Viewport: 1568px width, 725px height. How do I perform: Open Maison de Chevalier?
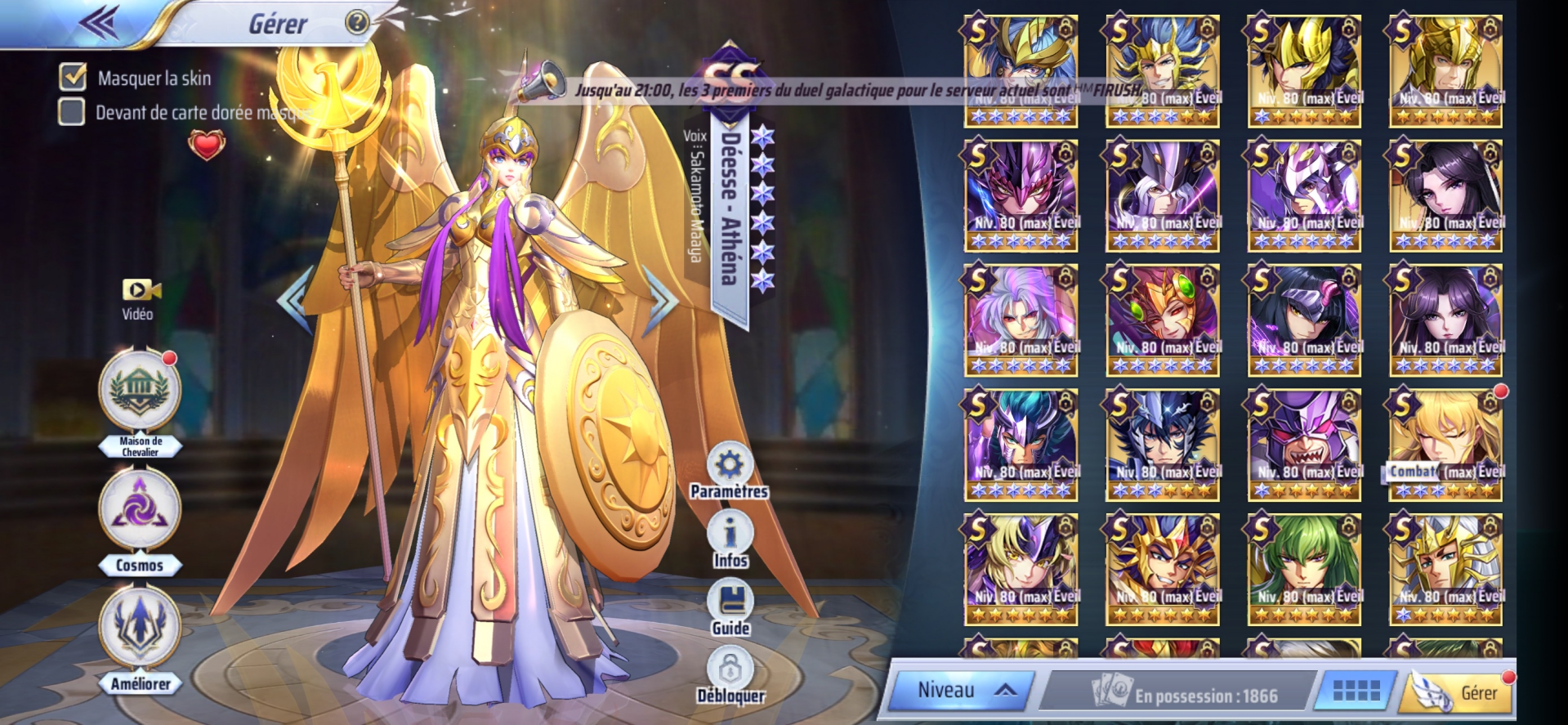(x=140, y=392)
